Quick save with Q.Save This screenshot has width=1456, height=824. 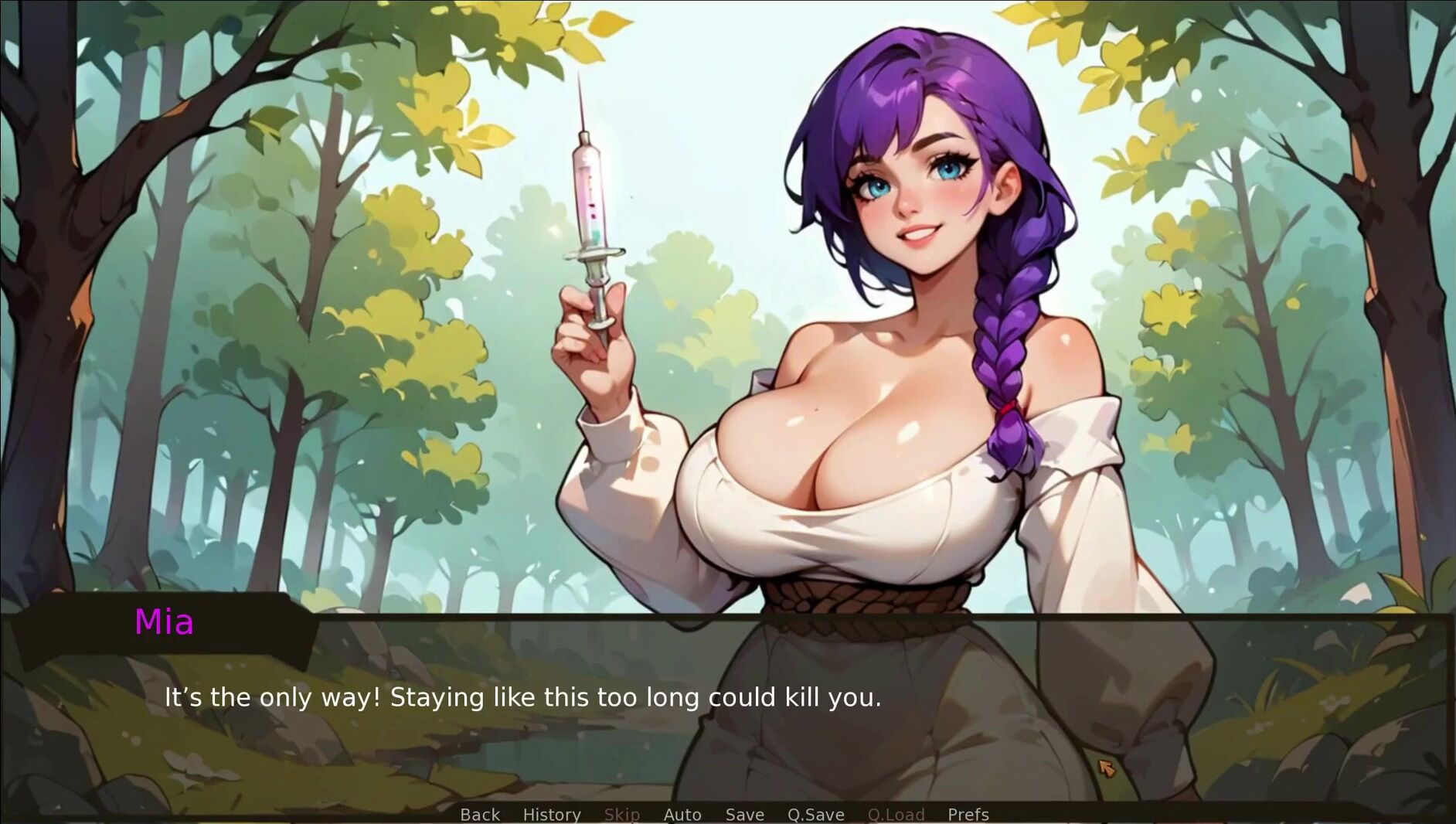click(815, 815)
